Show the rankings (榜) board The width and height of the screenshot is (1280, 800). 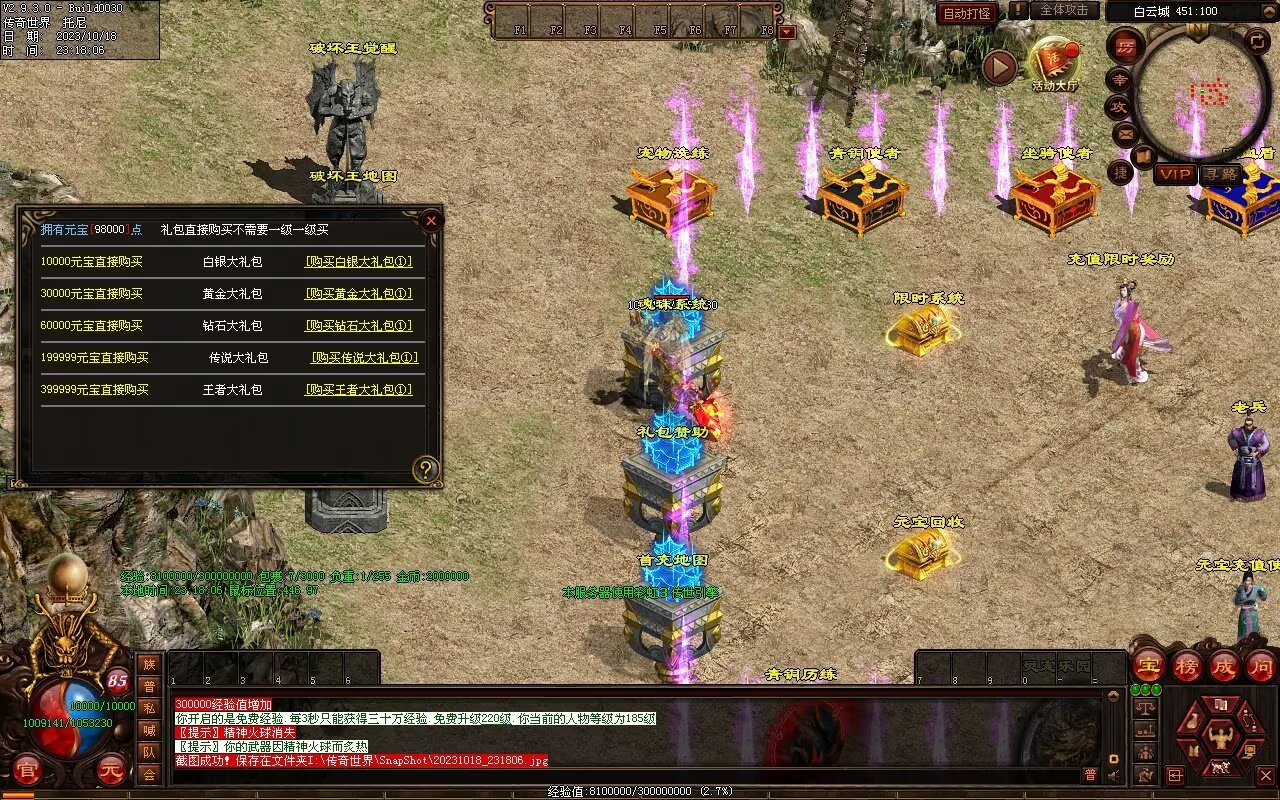click(1186, 666)
